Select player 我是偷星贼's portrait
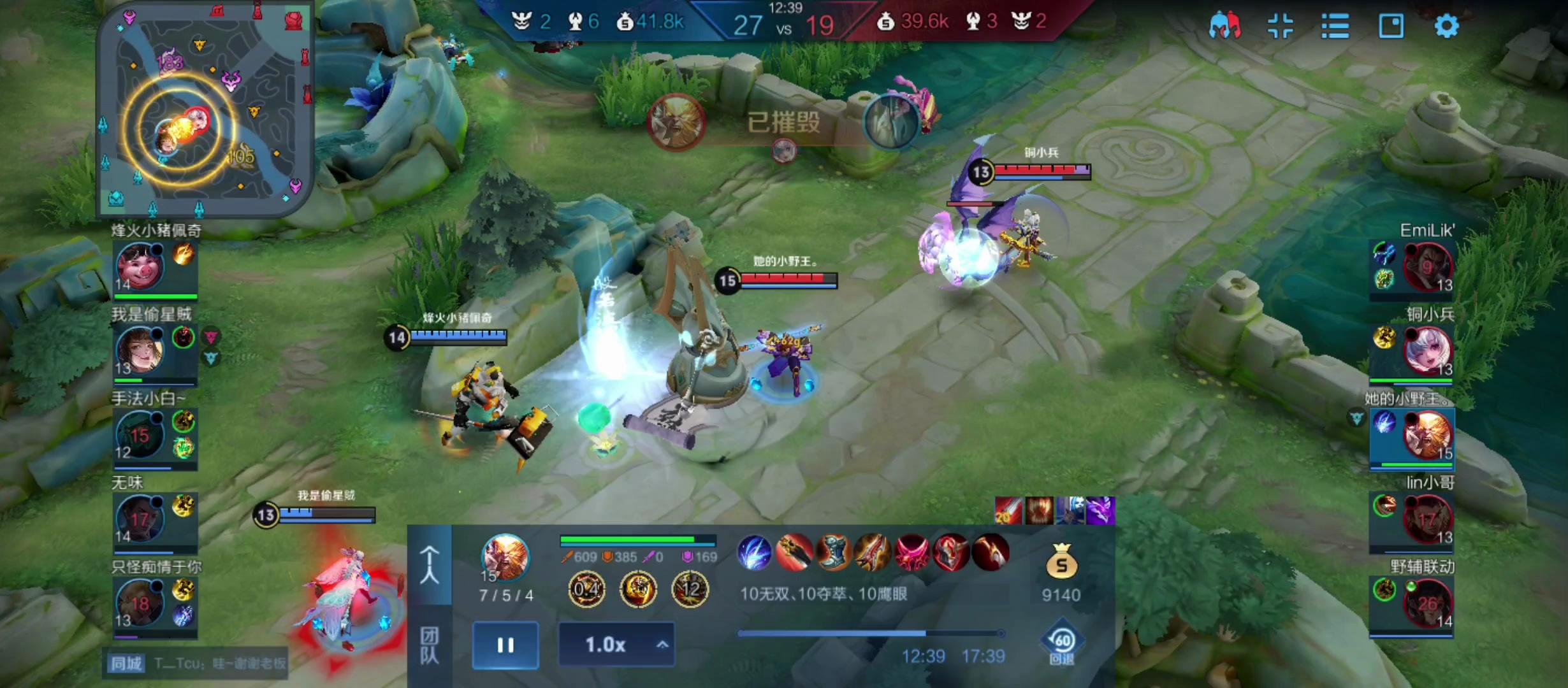 coord(140,350)
